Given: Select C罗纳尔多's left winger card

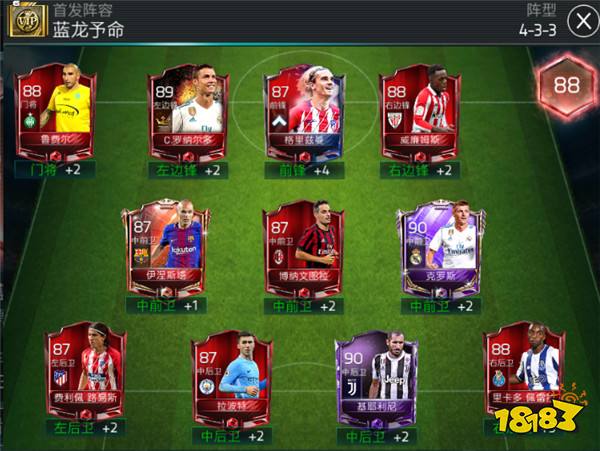Looking at the screenshot, I should tap(188, 112).
